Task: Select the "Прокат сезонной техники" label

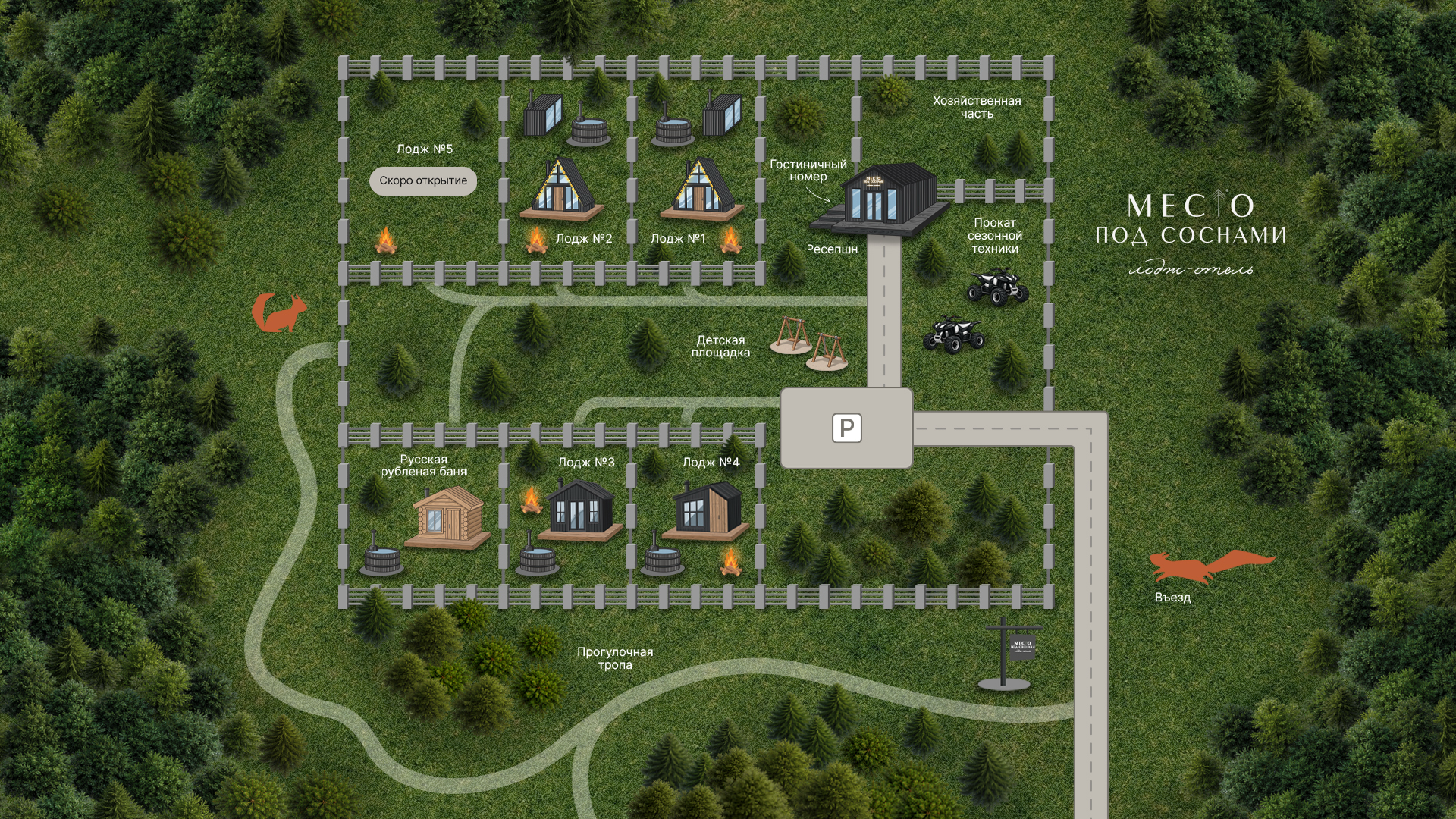Action: click(995, 236)
